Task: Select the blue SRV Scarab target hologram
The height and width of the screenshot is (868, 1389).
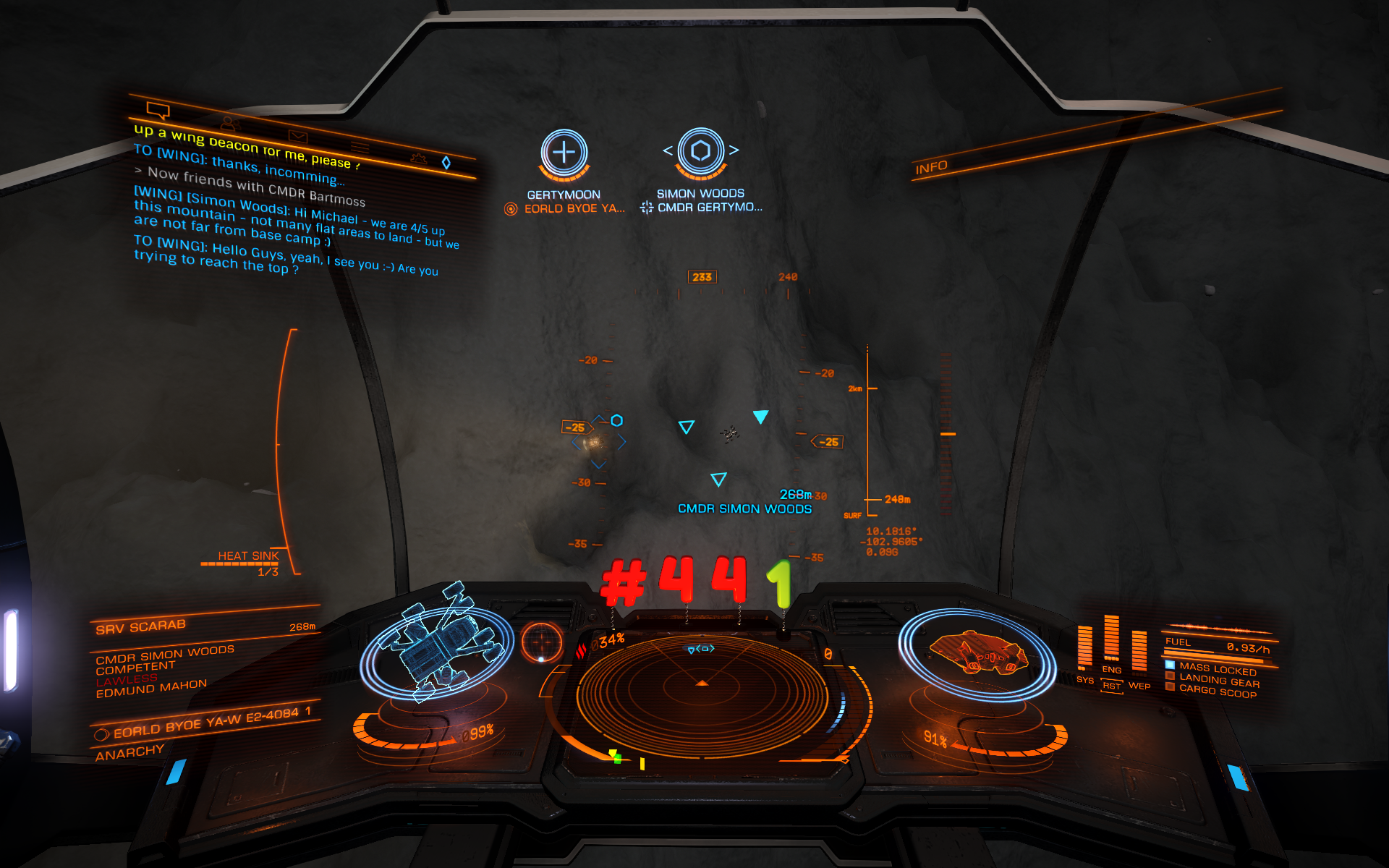Action: [438, 642]
